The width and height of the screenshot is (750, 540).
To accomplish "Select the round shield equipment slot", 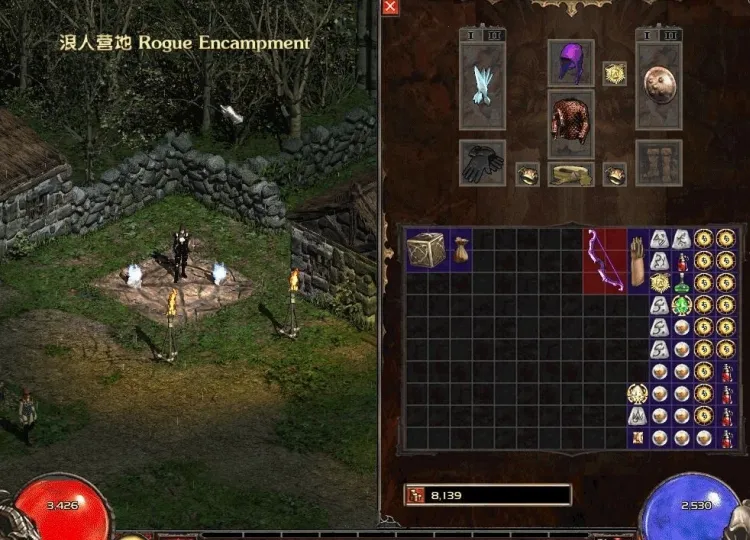I will tap(659, 84).
